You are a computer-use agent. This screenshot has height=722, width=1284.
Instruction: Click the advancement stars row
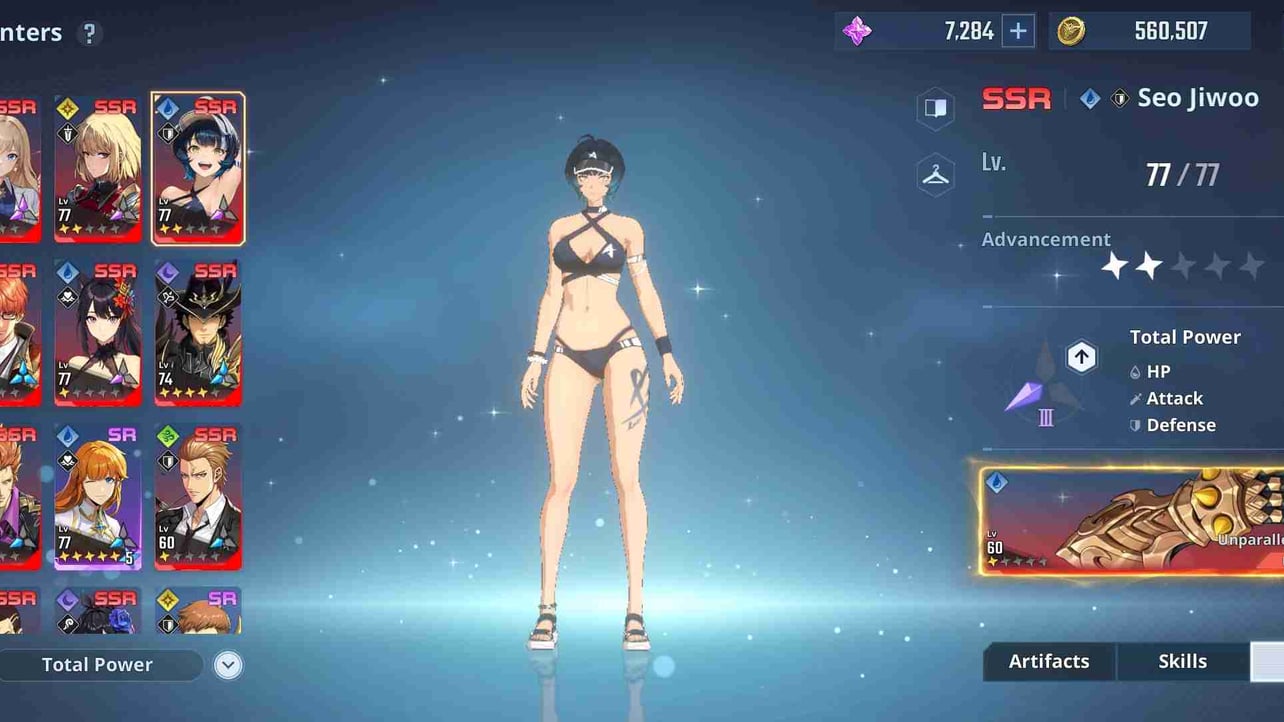click(1182, 266)
